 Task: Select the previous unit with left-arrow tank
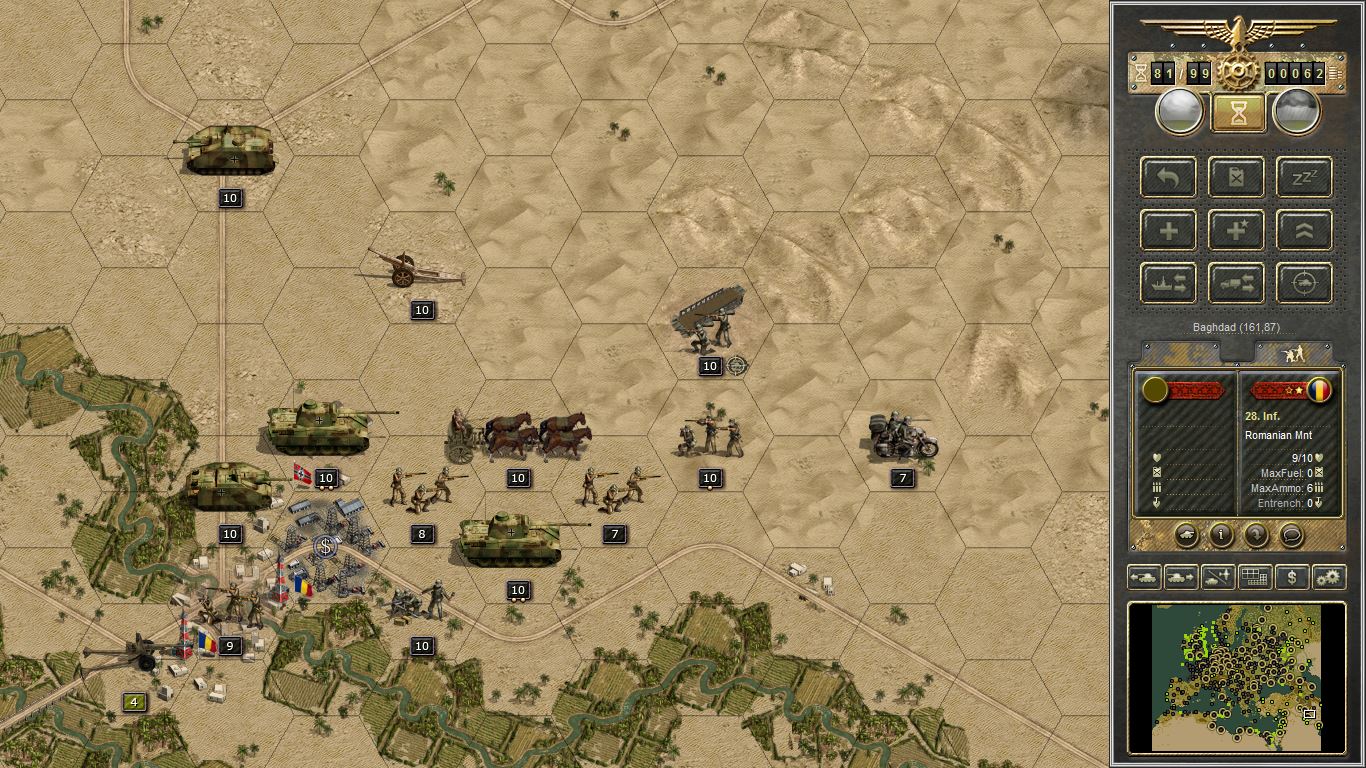(1143, 577)
